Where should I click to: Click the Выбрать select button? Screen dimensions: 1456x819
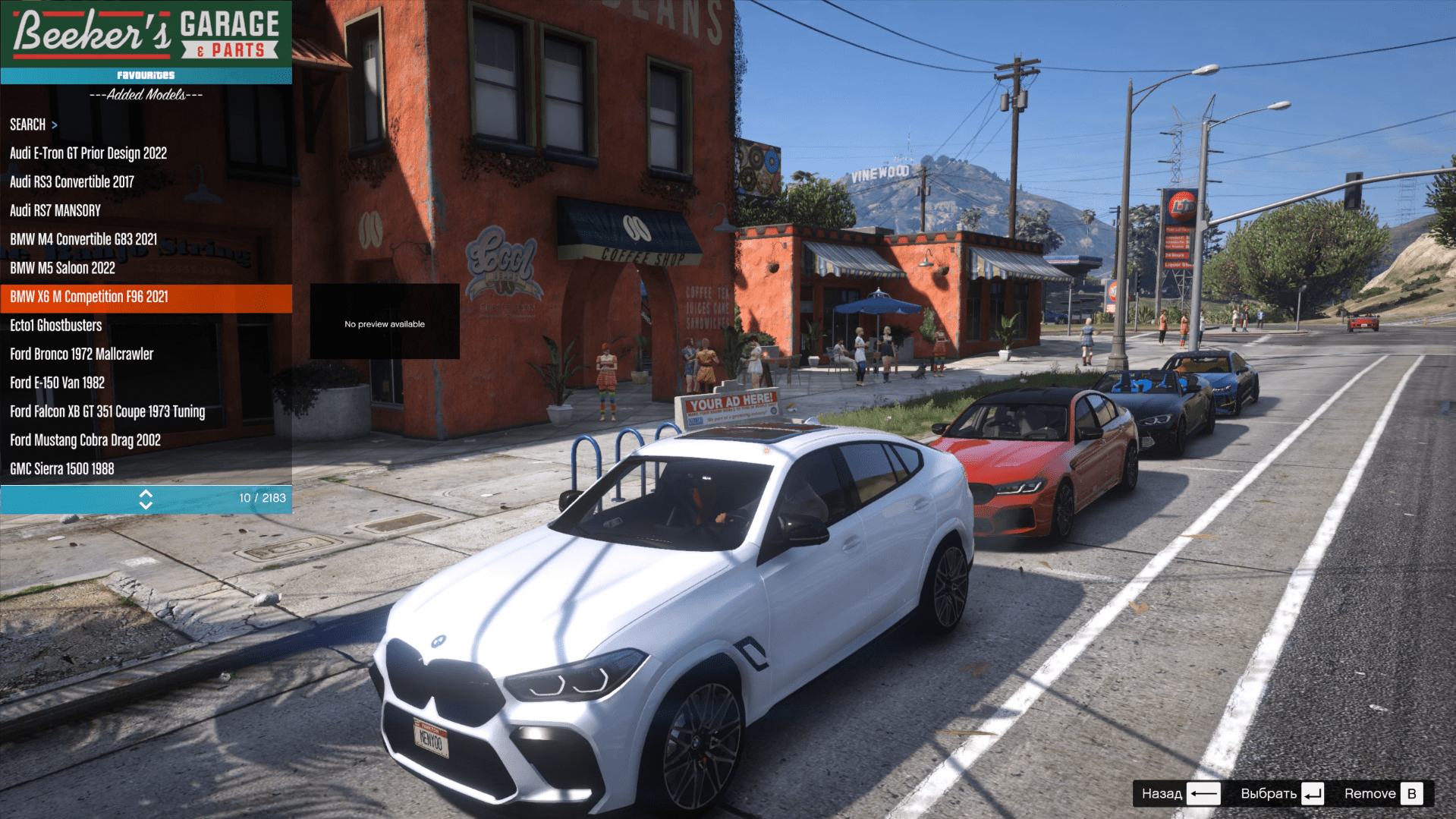coord(1281,794)
